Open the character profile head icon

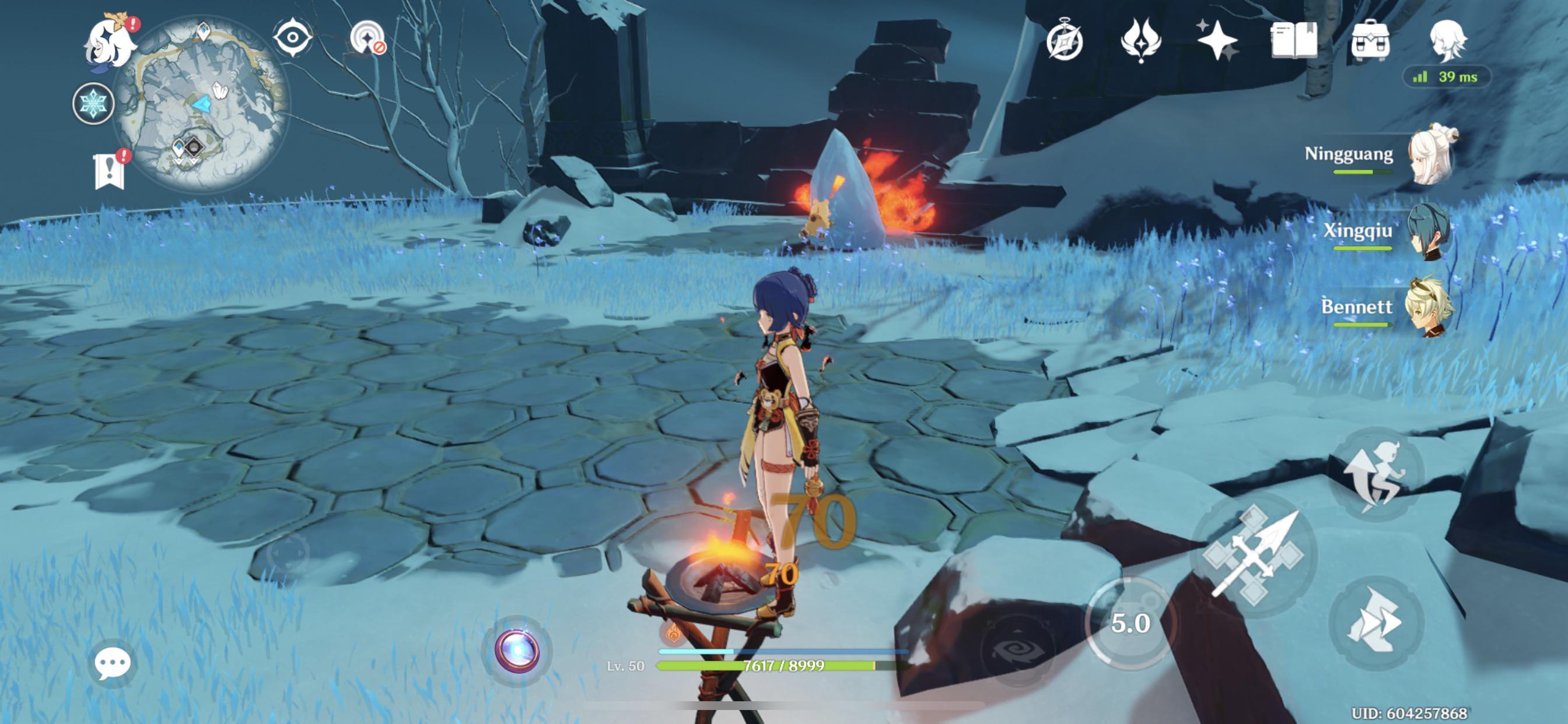pyautogui.click(x=1447, y=40)
